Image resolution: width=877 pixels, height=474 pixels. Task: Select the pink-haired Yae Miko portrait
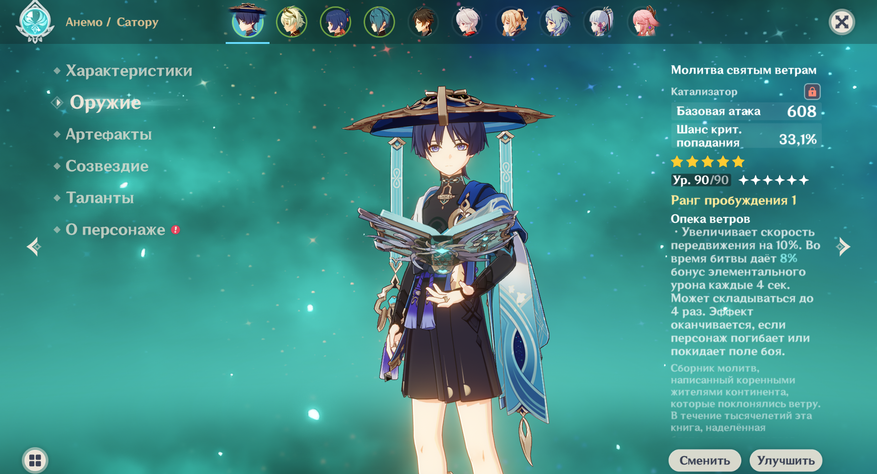click(643, 21)
